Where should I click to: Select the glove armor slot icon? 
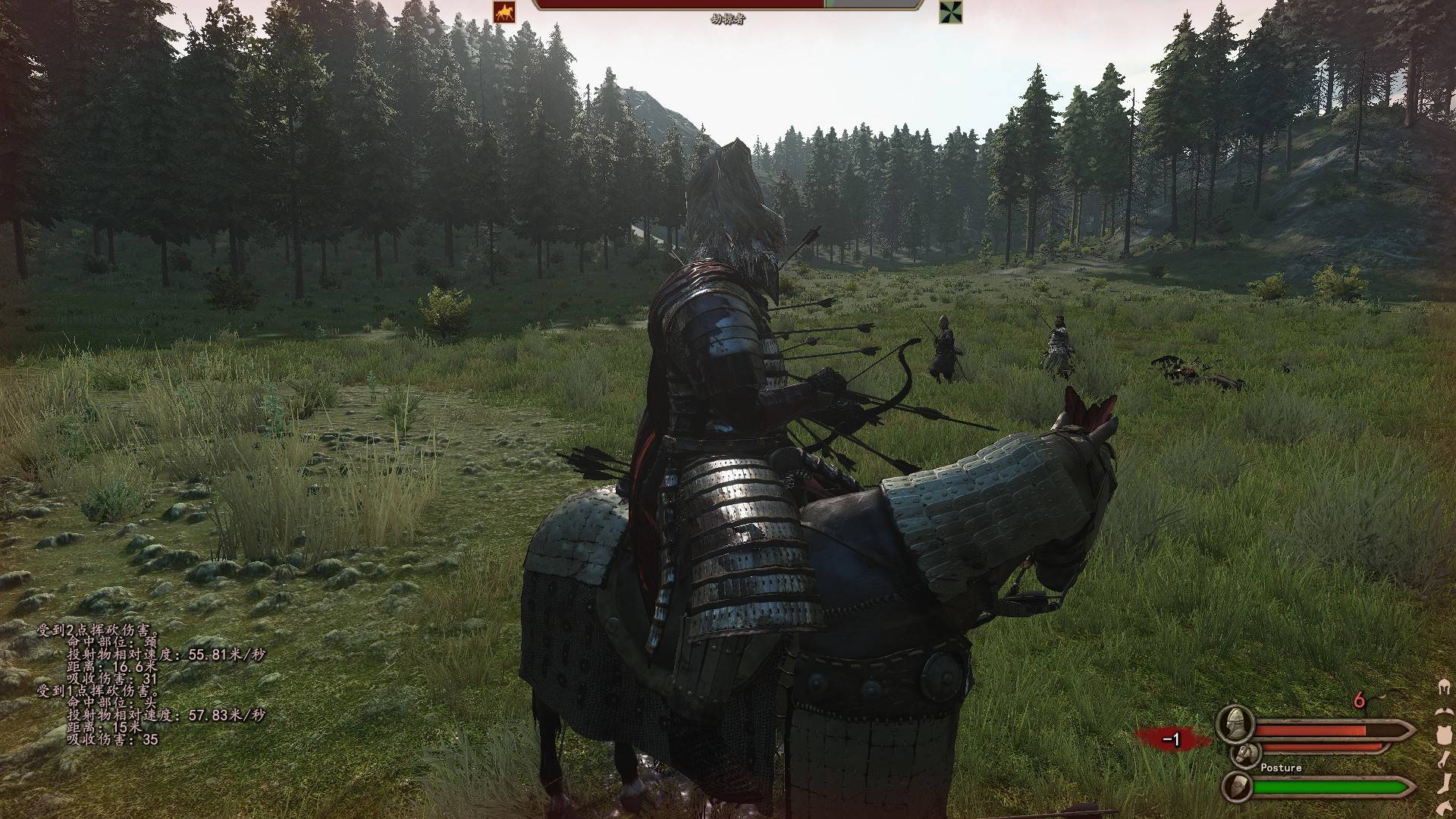point(1444,760)
